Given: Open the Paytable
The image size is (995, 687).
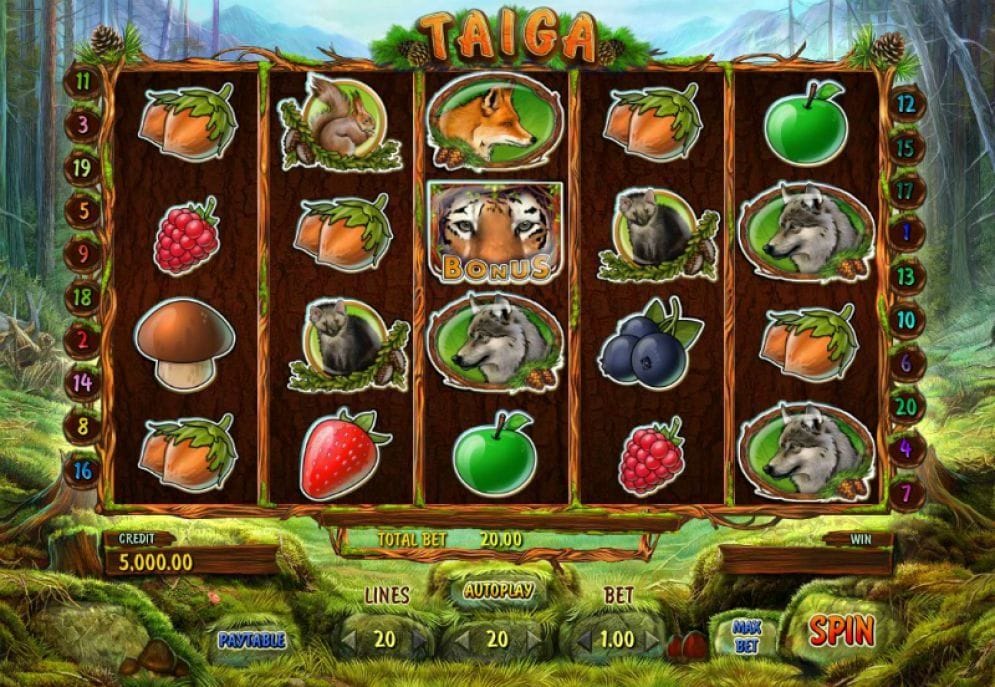Looking at the screenshot, I should pos(252,639).
